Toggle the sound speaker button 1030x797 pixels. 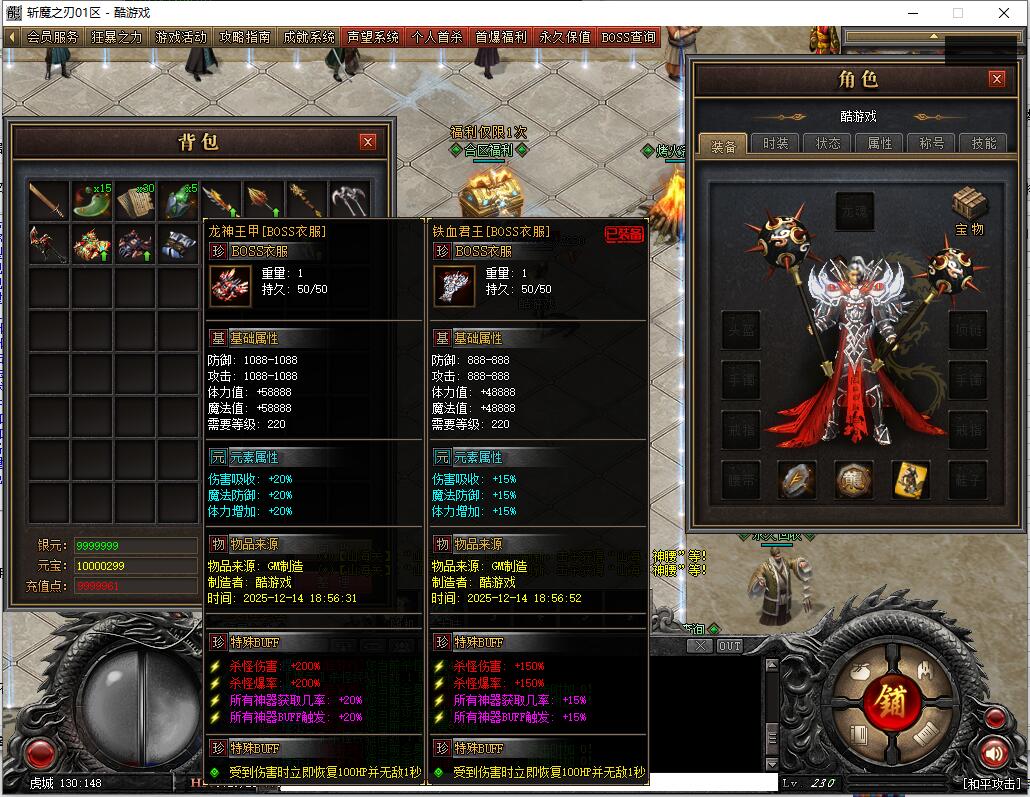pyautogui.click(x=993, y=754)
